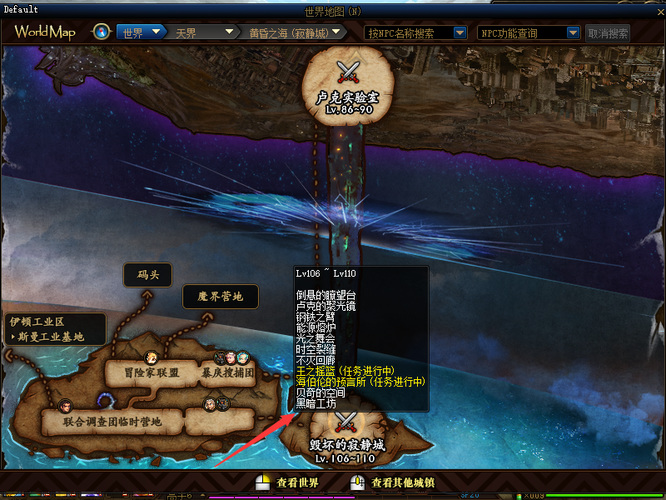
Task: Select the 卢克实验室 dungeon marker
Action: 343,85
